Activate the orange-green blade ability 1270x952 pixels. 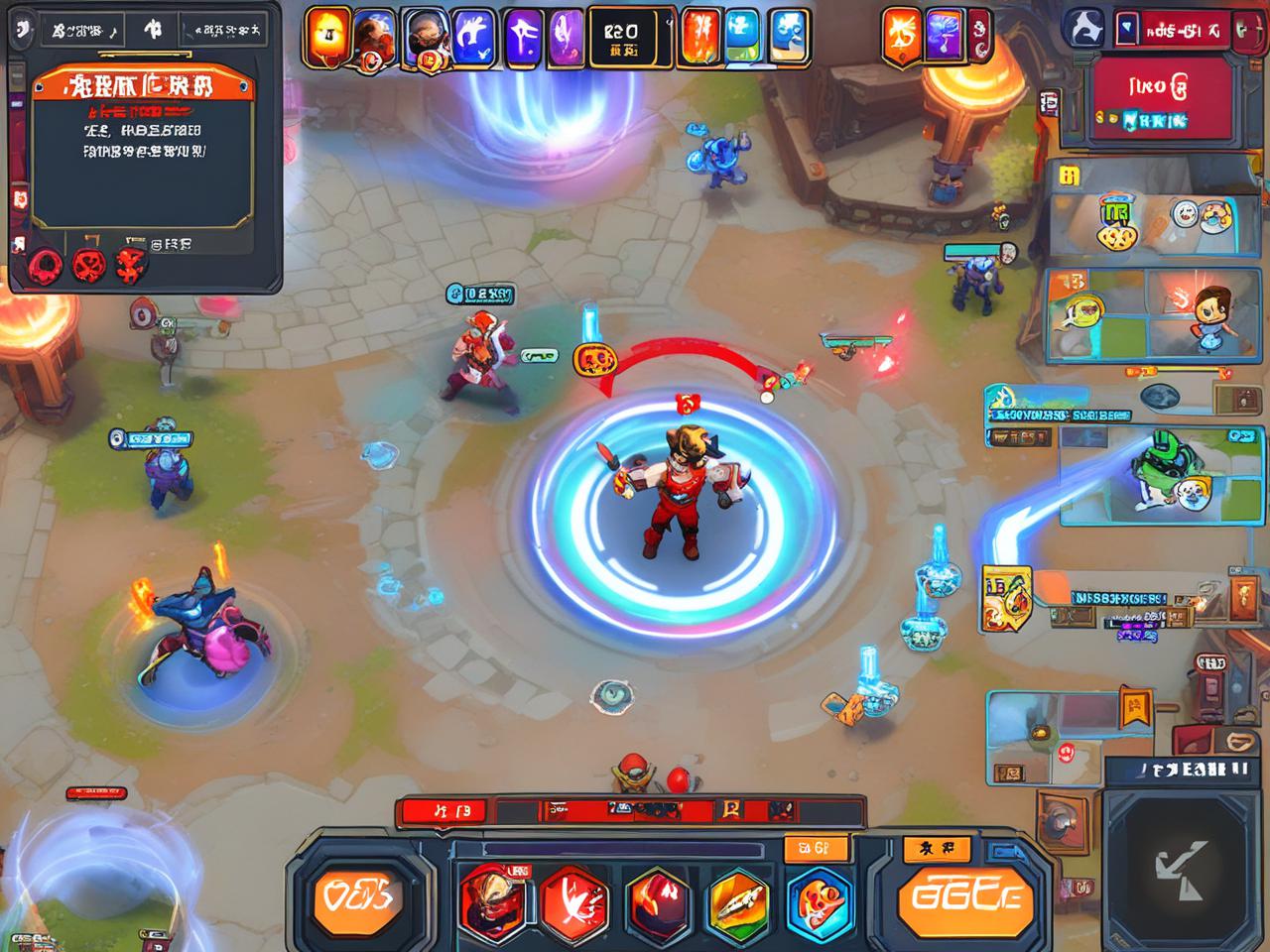click(739, 899)
